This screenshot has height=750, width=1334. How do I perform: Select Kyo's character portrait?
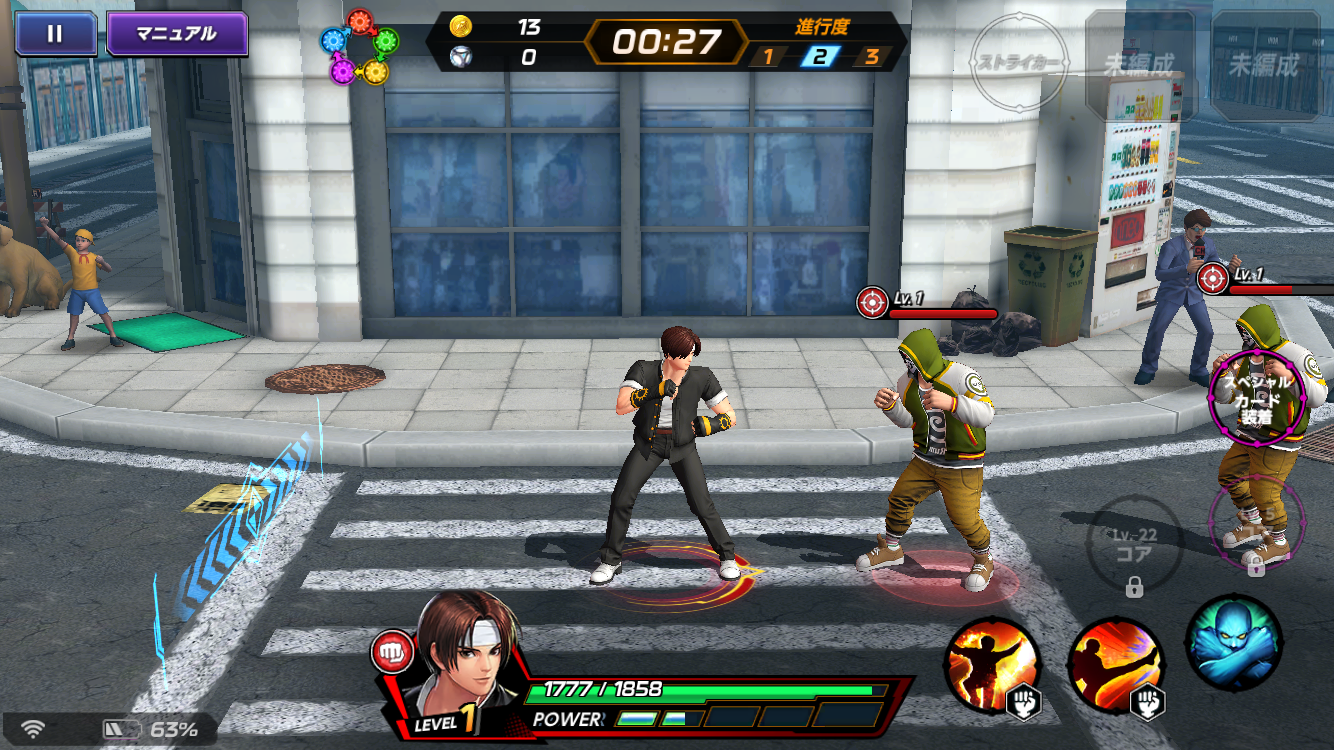461,657
